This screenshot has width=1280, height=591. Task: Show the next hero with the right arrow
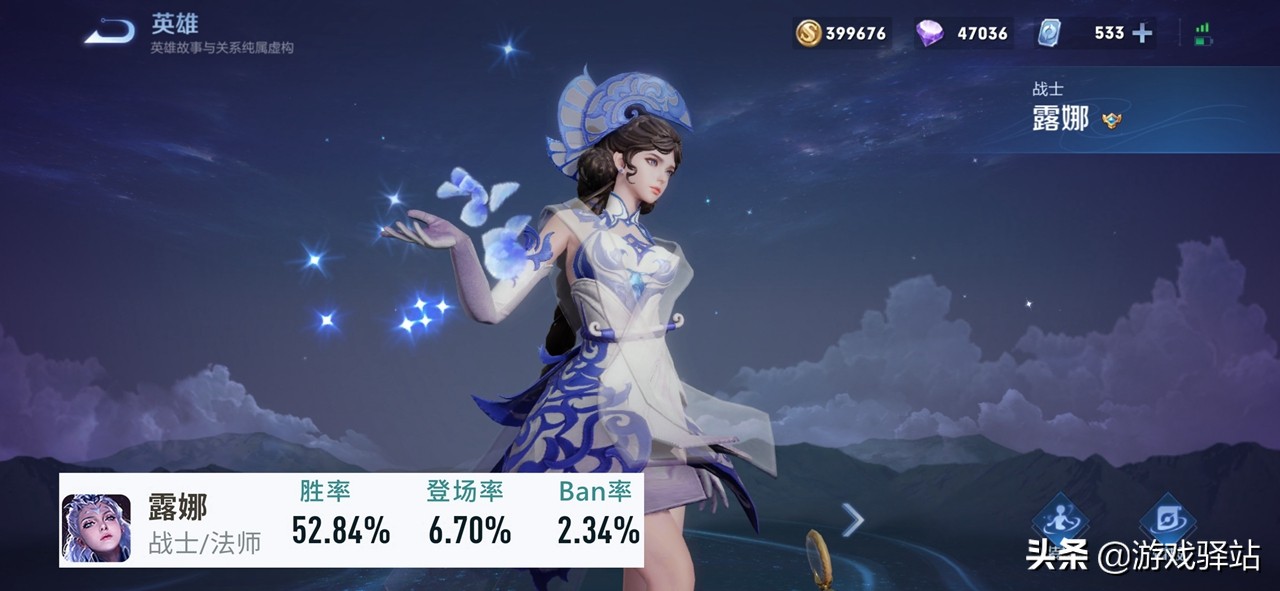[x=852, y=519]
